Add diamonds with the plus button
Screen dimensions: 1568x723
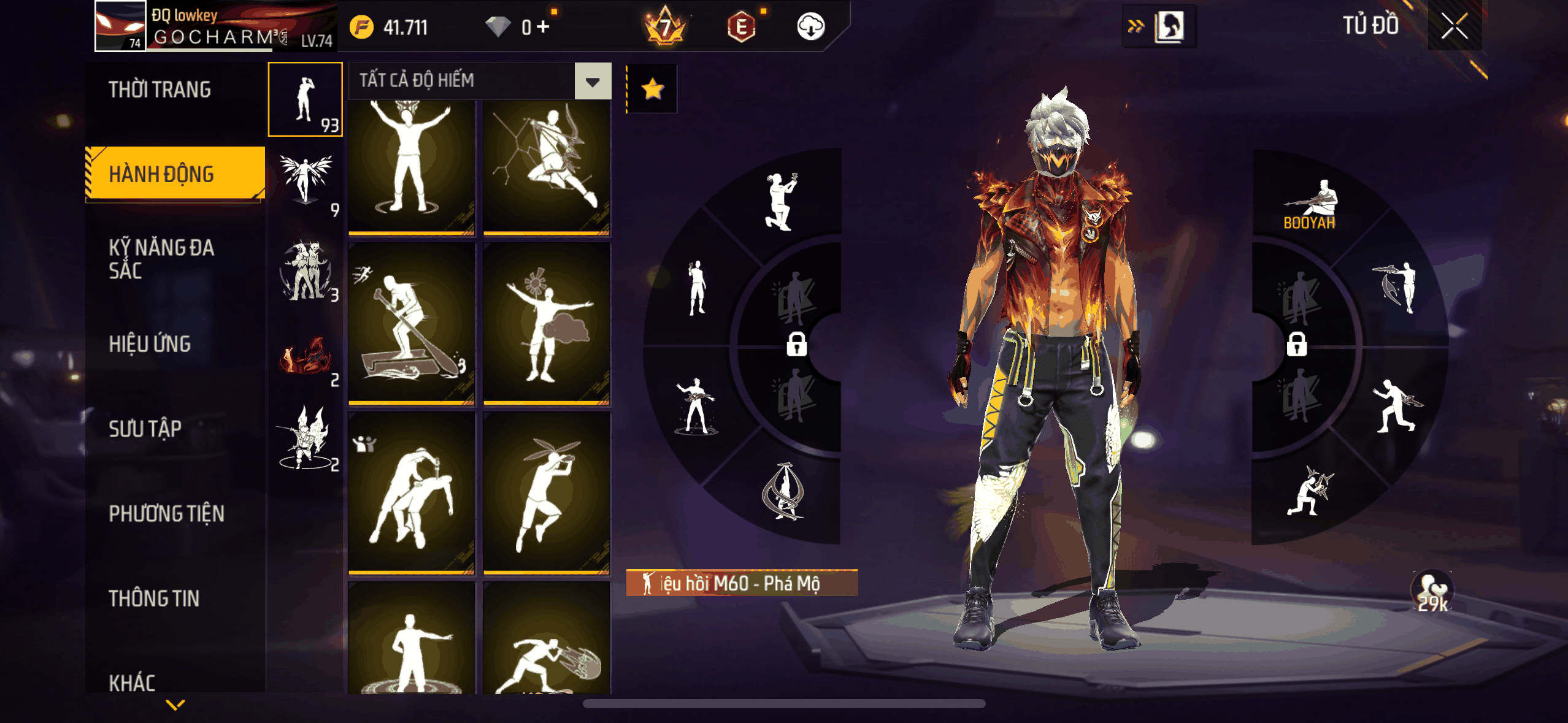tap(543, 27)
